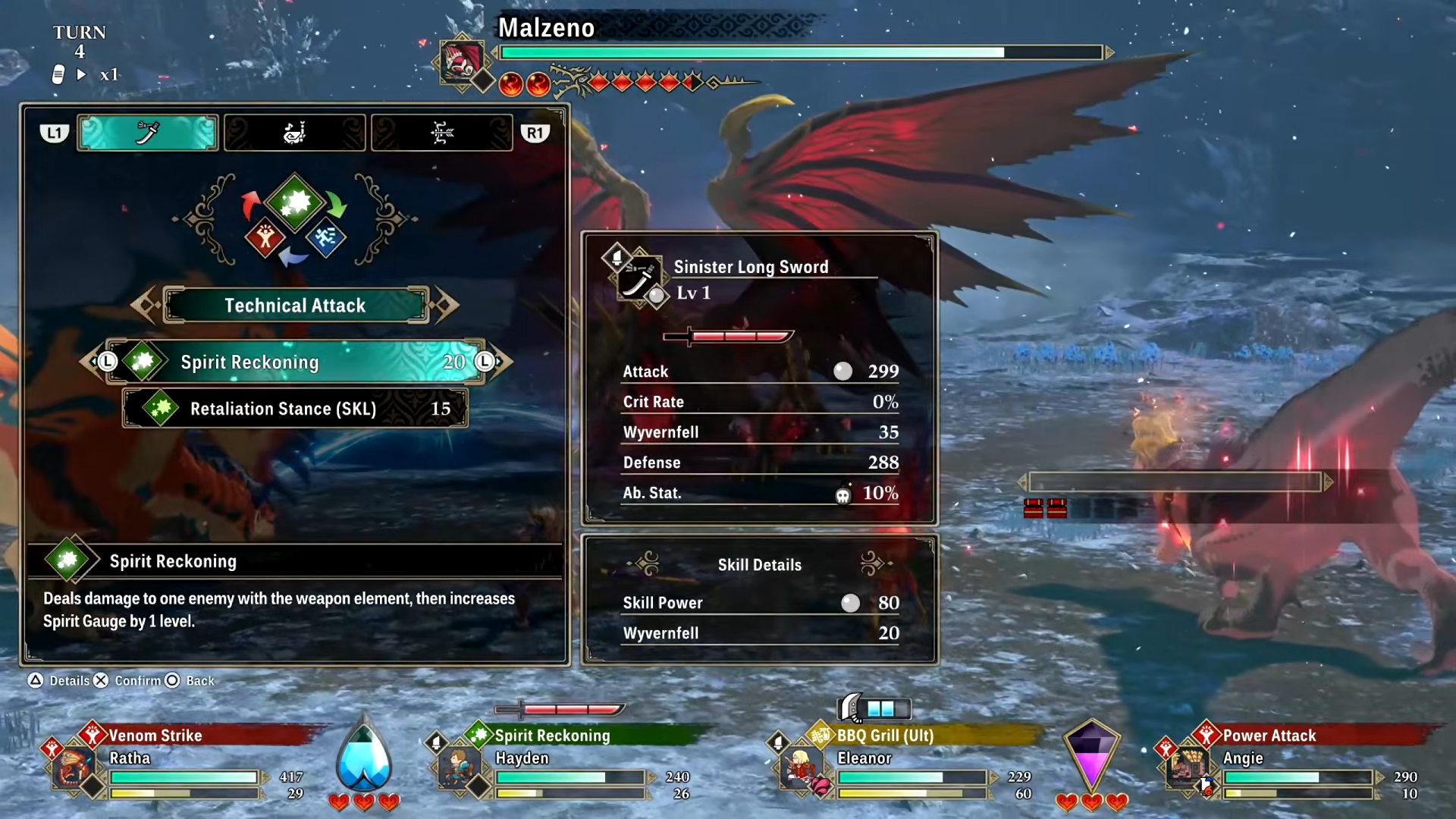Select the Technical Attack type header
This screenshot has width=1456, height=819.
pyautogui.click(x=295, y=305)
